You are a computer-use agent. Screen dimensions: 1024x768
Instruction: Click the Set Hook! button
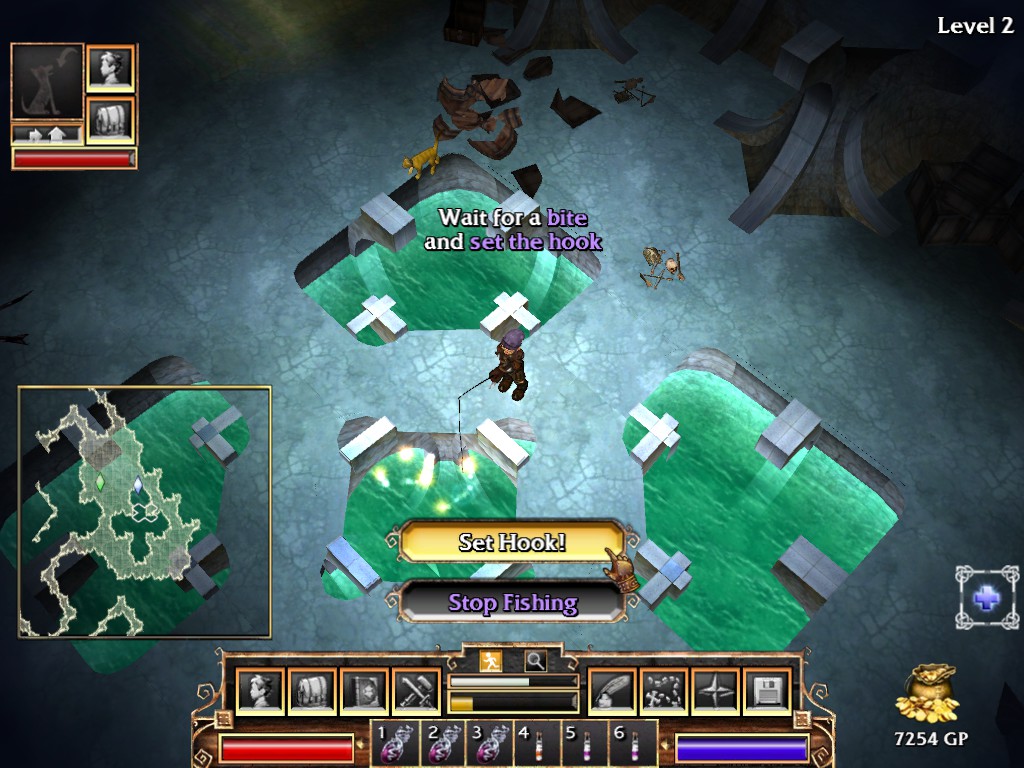tap(511, 543)
